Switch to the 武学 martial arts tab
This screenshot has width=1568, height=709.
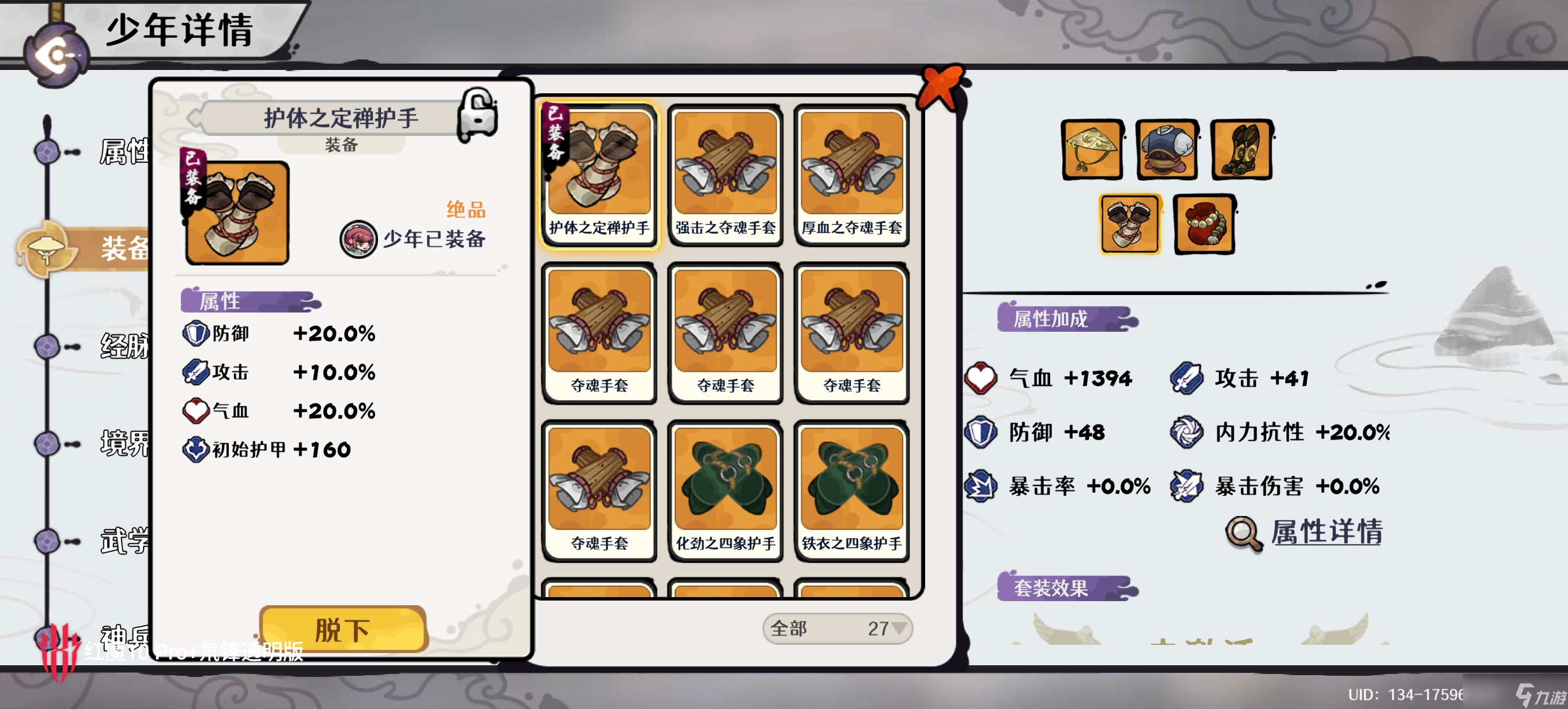pos(123,540)
